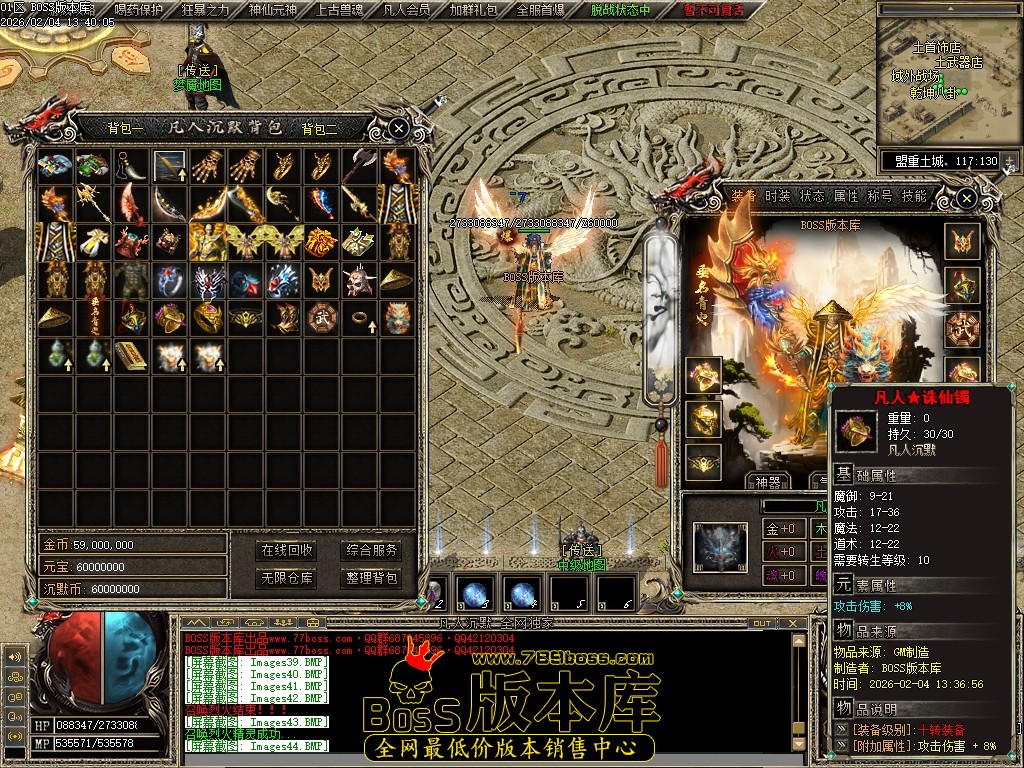Close the character equipment panel

coord(967,199)
